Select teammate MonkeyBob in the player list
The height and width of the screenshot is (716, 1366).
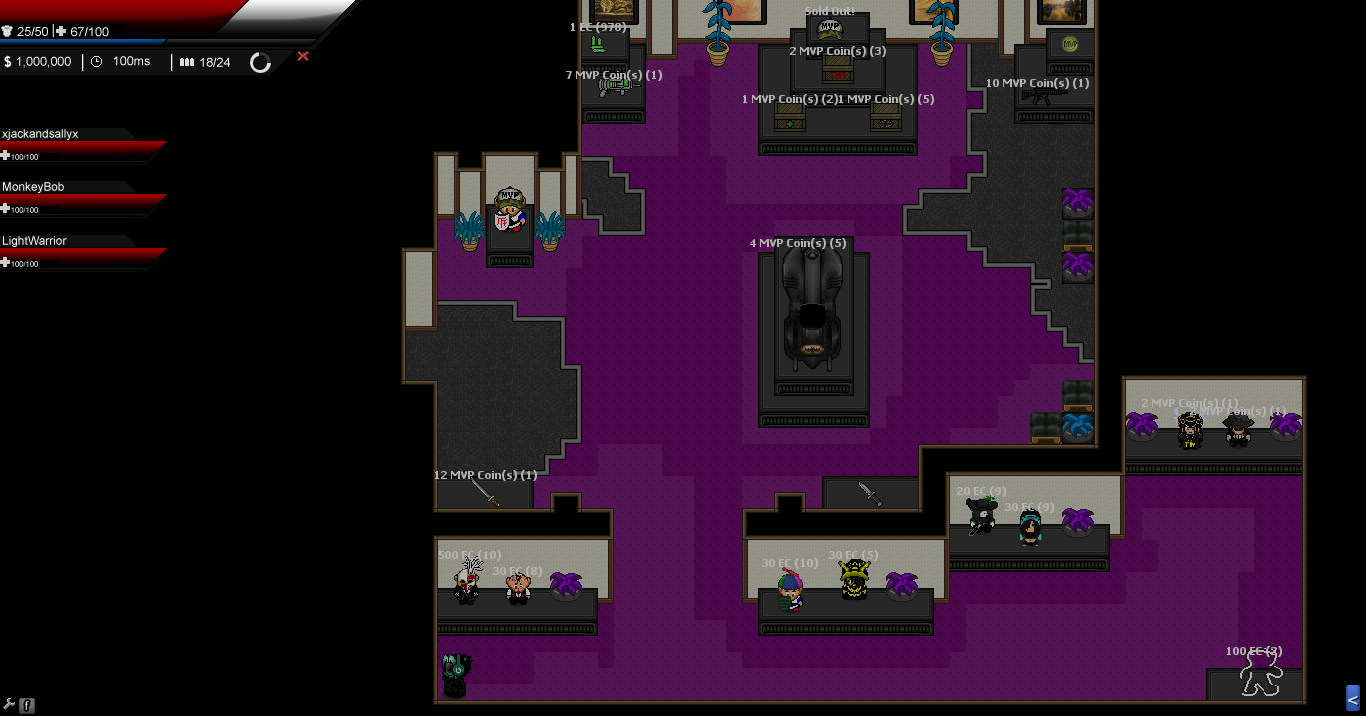pos(33,187)
